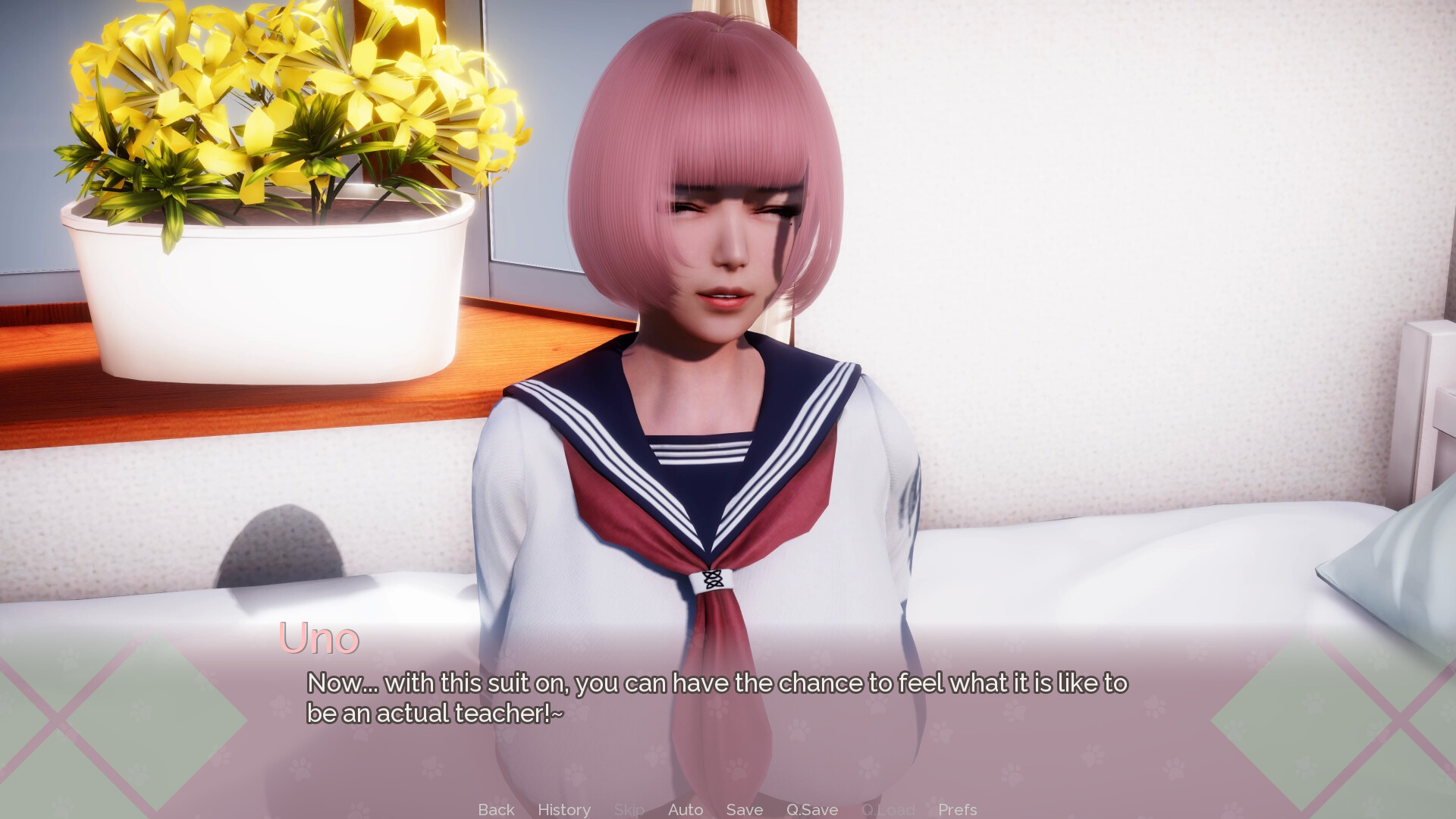Load the last quick save via Q.Load
This screenshot has width=1456, height=819.
(x=889, y=809)
